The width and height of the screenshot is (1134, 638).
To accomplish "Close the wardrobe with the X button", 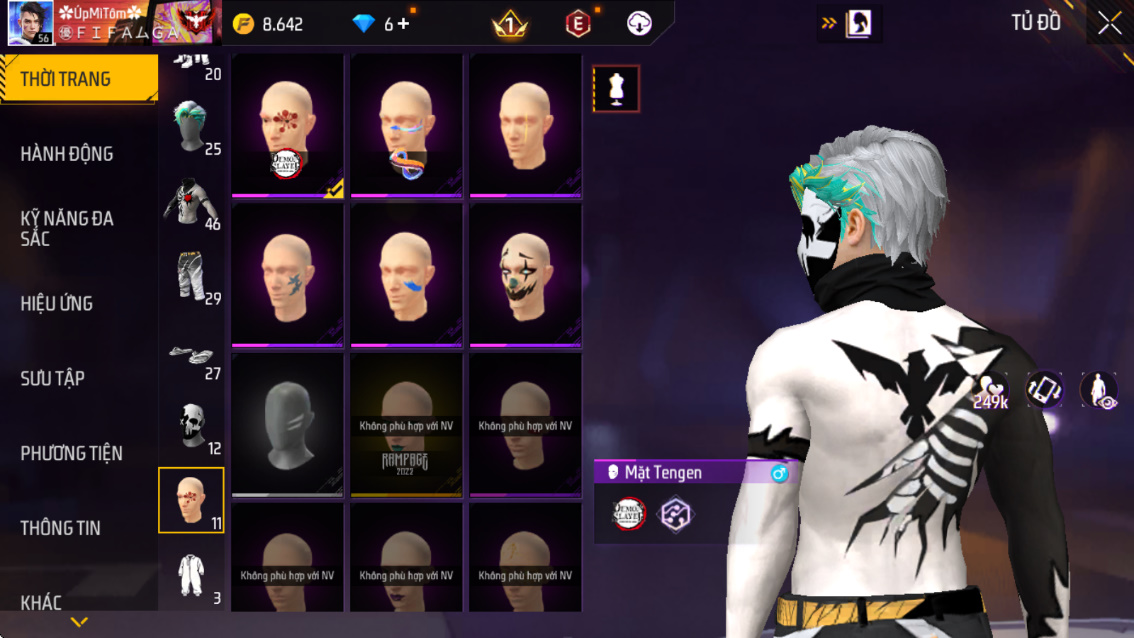I will pyautogui.click(x=1109, y=24).
